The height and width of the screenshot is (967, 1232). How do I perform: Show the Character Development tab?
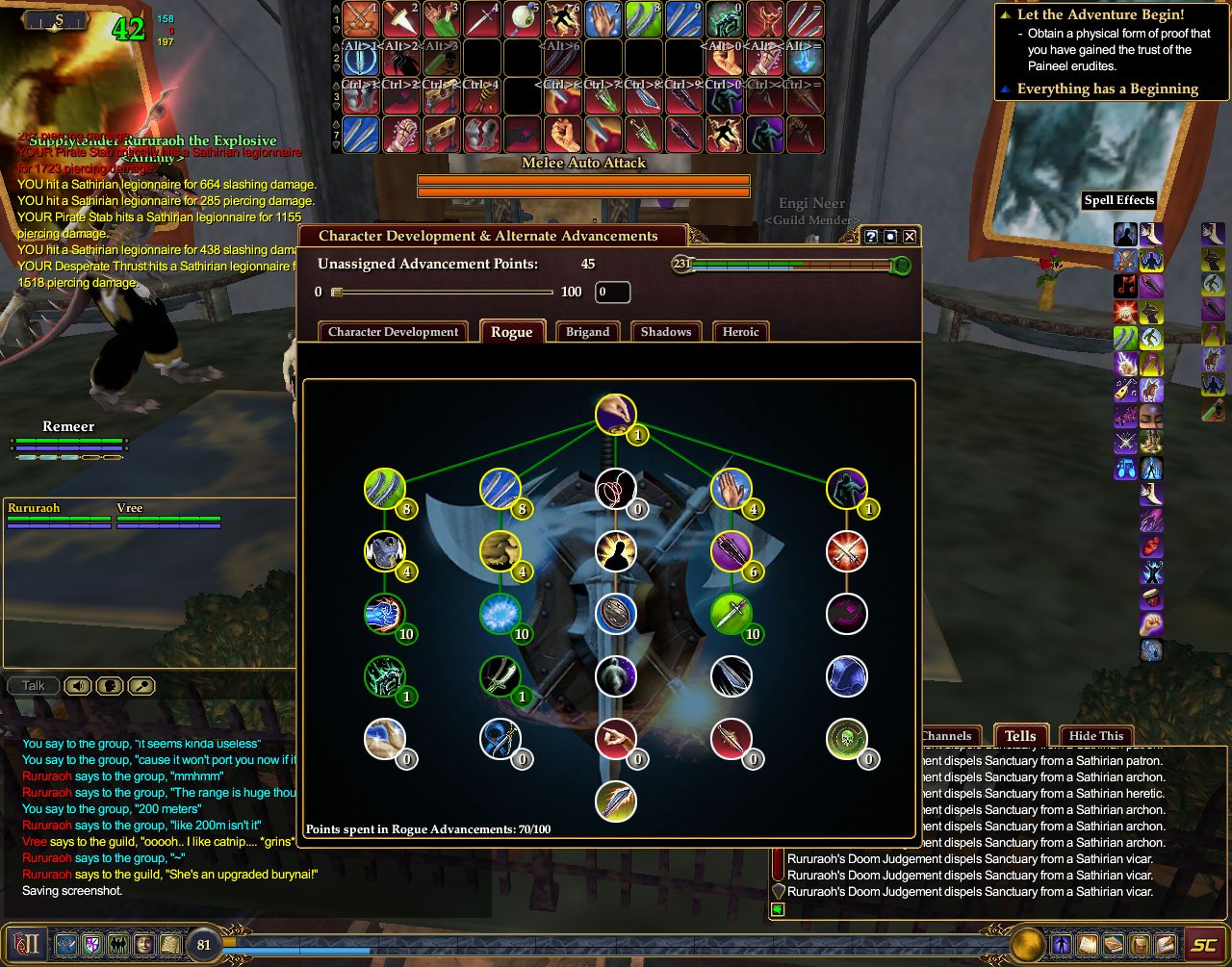pos(393,332)
